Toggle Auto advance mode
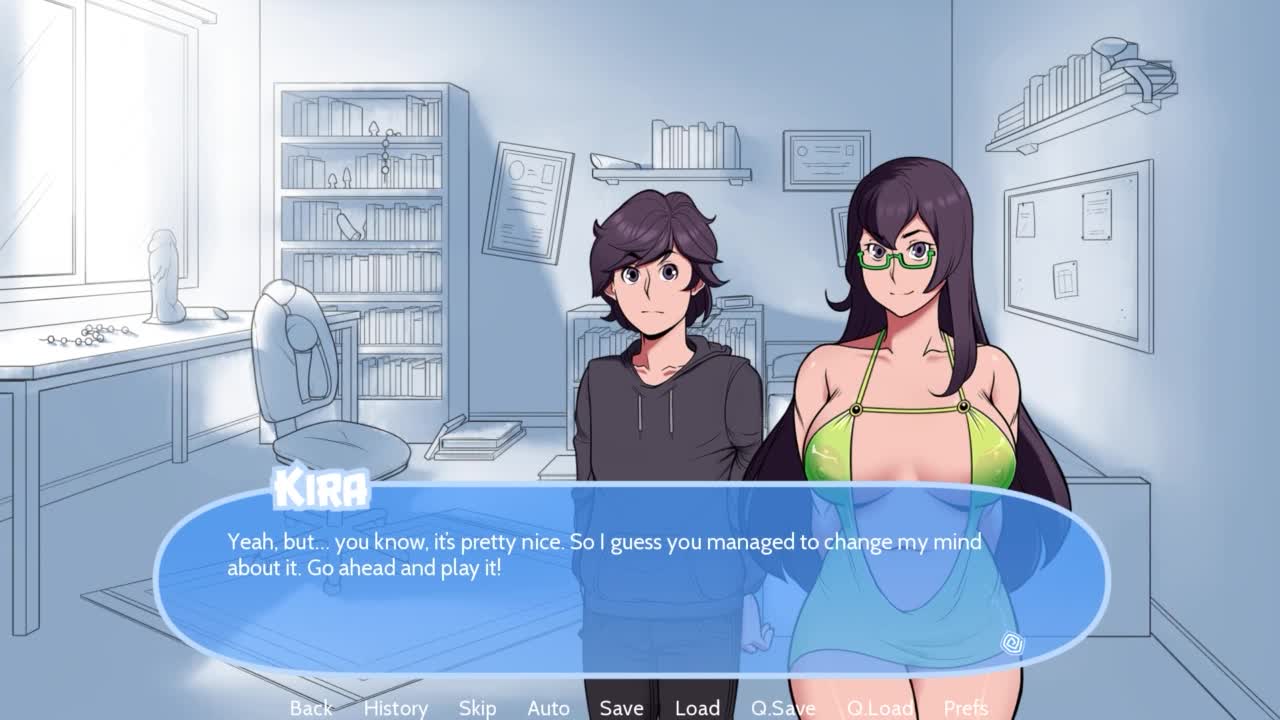The height and width of the screenshot is (720, 1280). pos(548,708)
